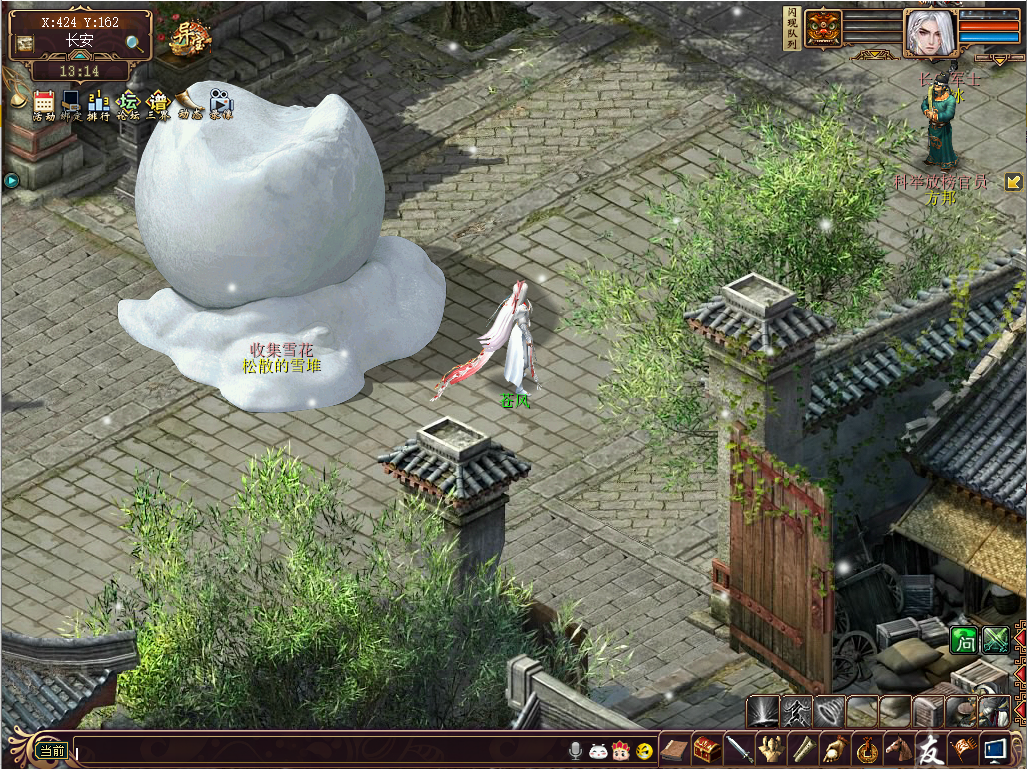The image size is (1027, 769).
Task: Open the 动态 horn icon
Action: (189, 104)
